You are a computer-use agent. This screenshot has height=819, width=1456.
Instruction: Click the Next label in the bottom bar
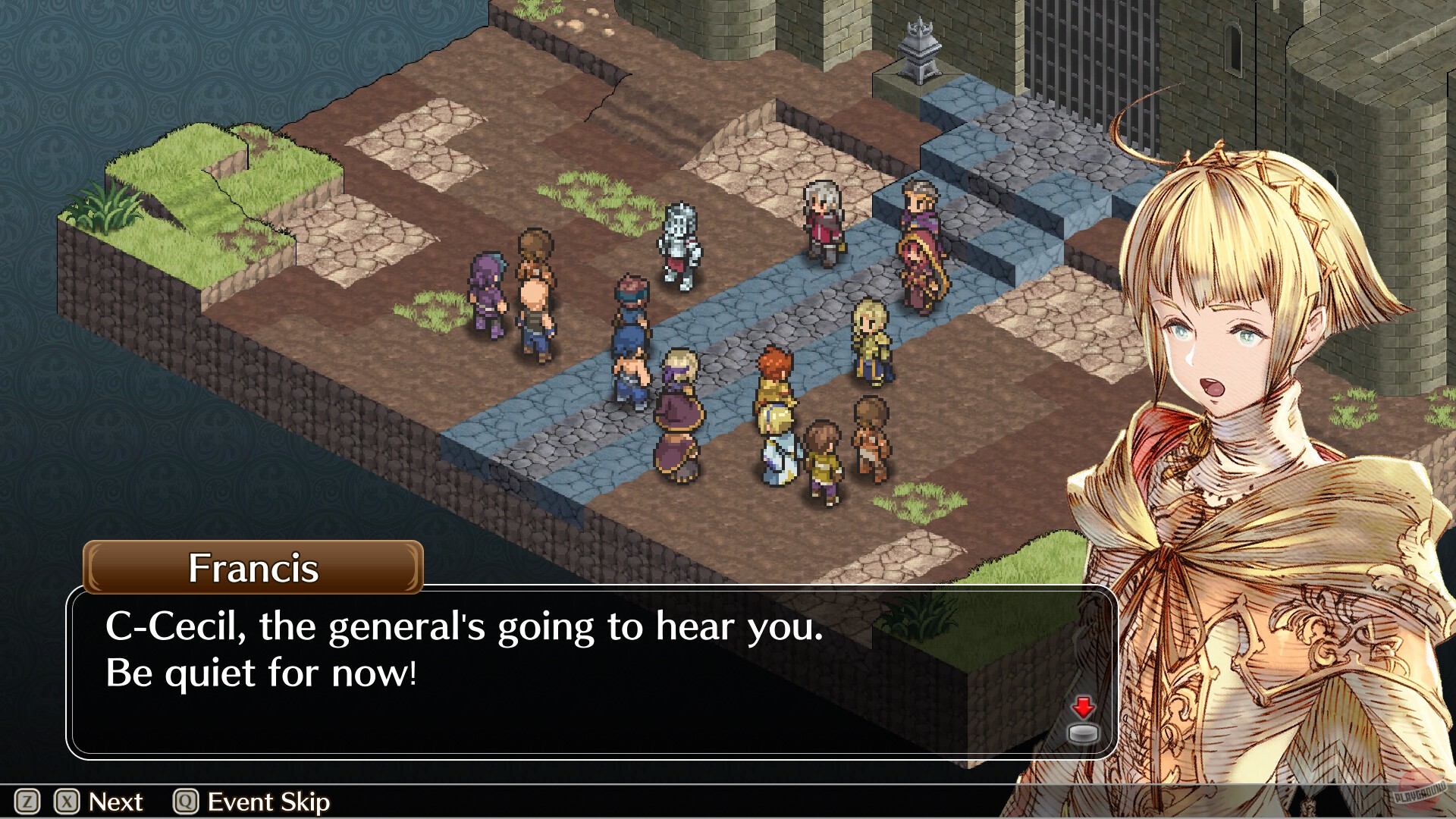115,802
